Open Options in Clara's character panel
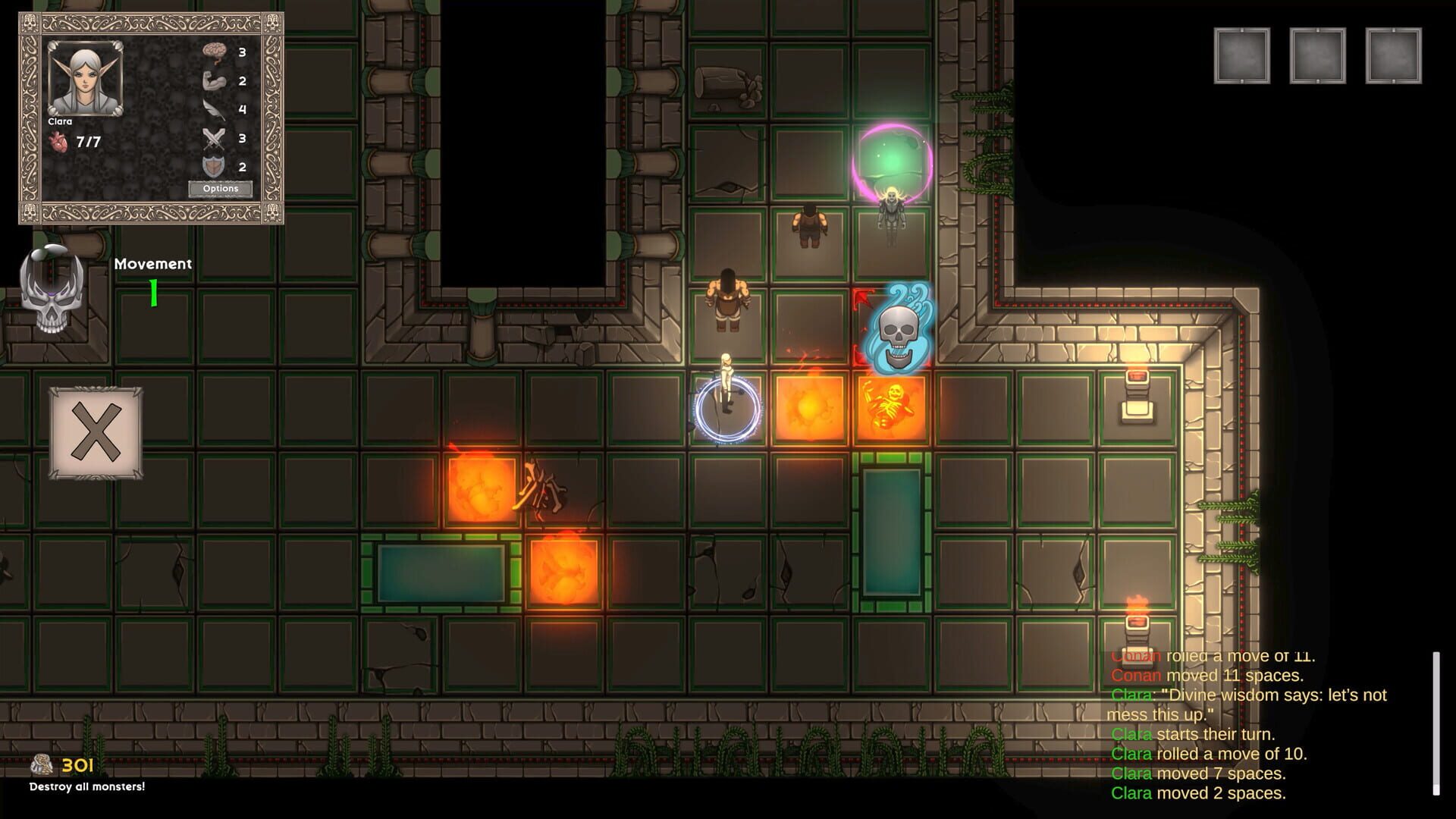Viewport: 1456px width, 819px height. pos(221,187)
